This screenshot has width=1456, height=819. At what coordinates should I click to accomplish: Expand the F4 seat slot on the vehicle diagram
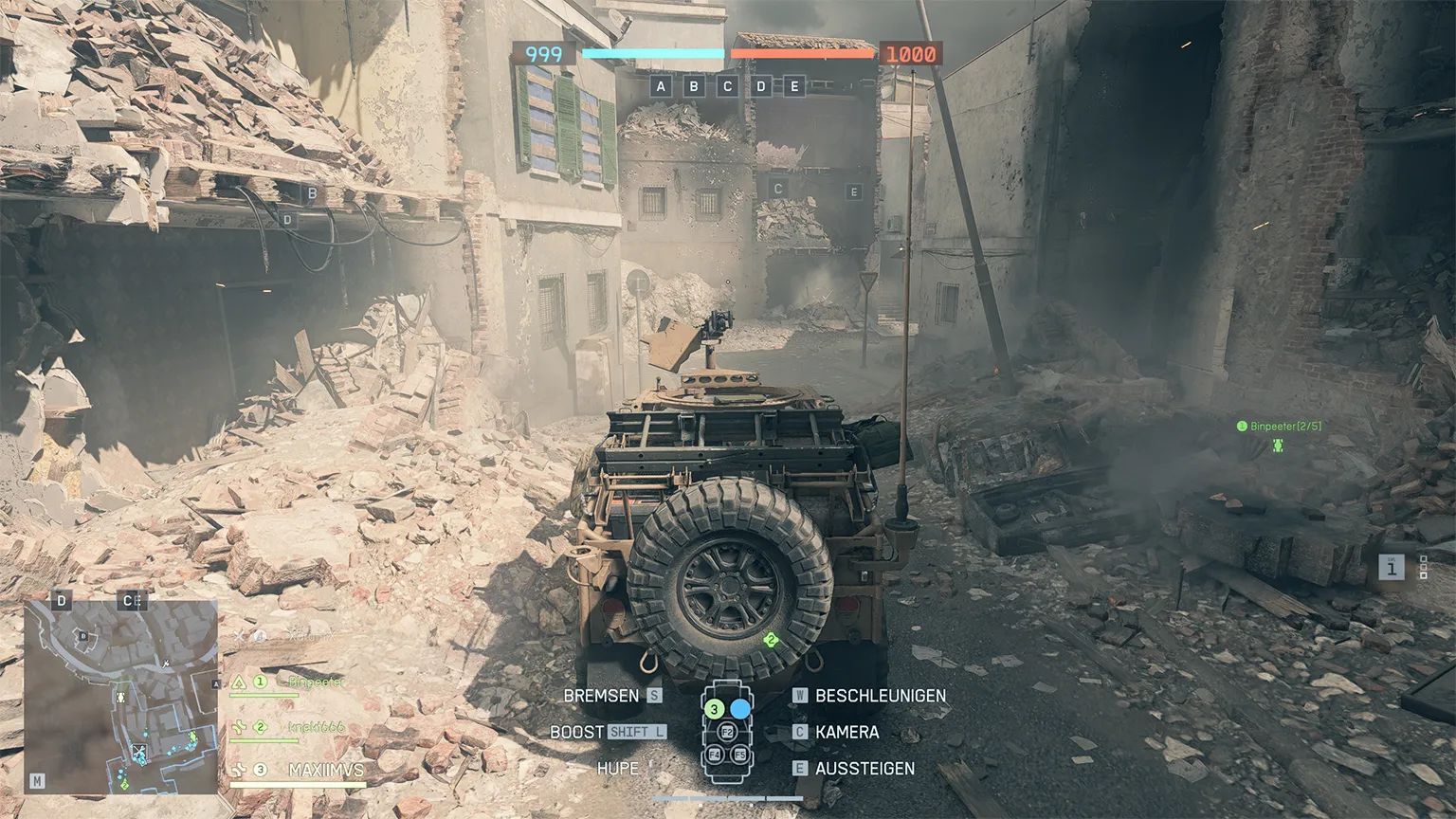click(x=714, y=756)
